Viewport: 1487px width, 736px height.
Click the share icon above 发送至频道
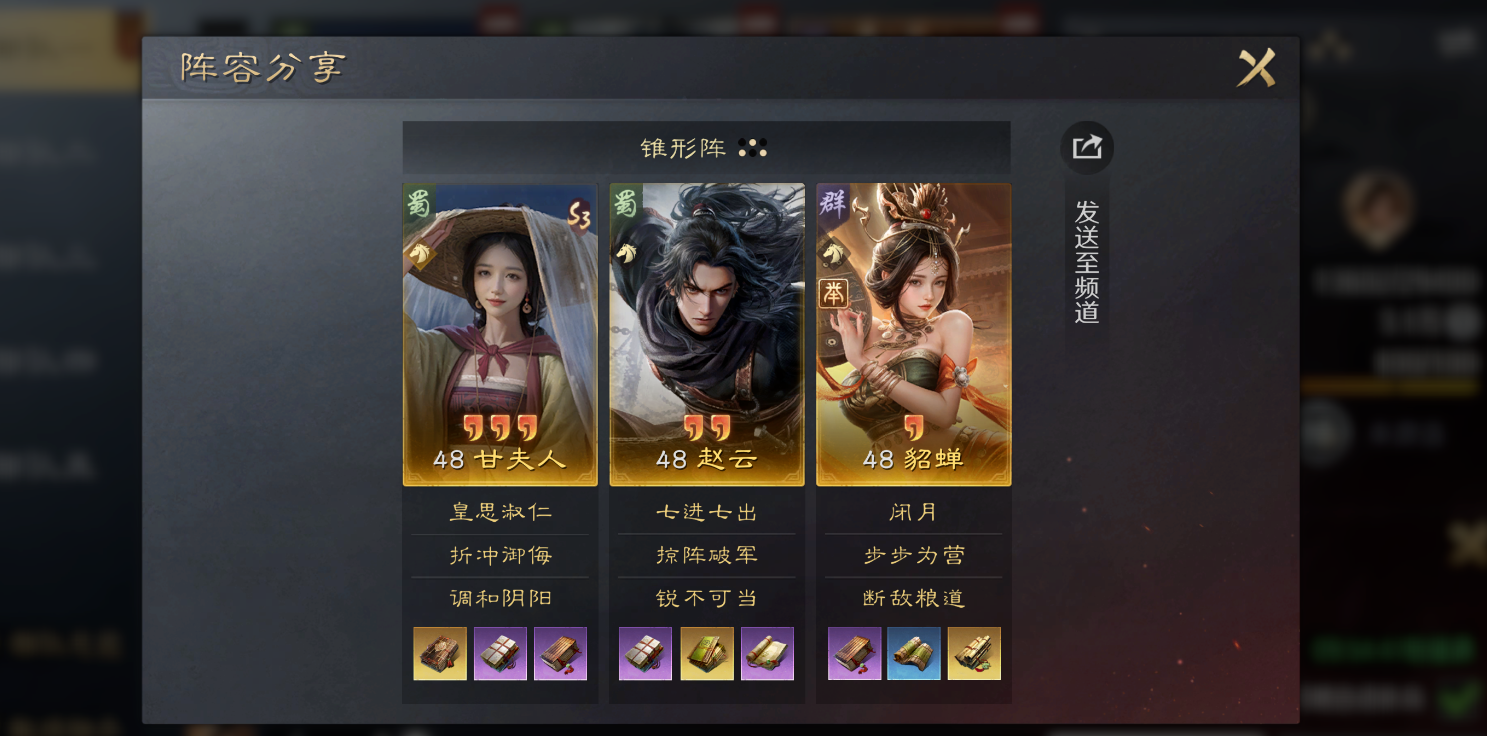tap(1085, 147)
